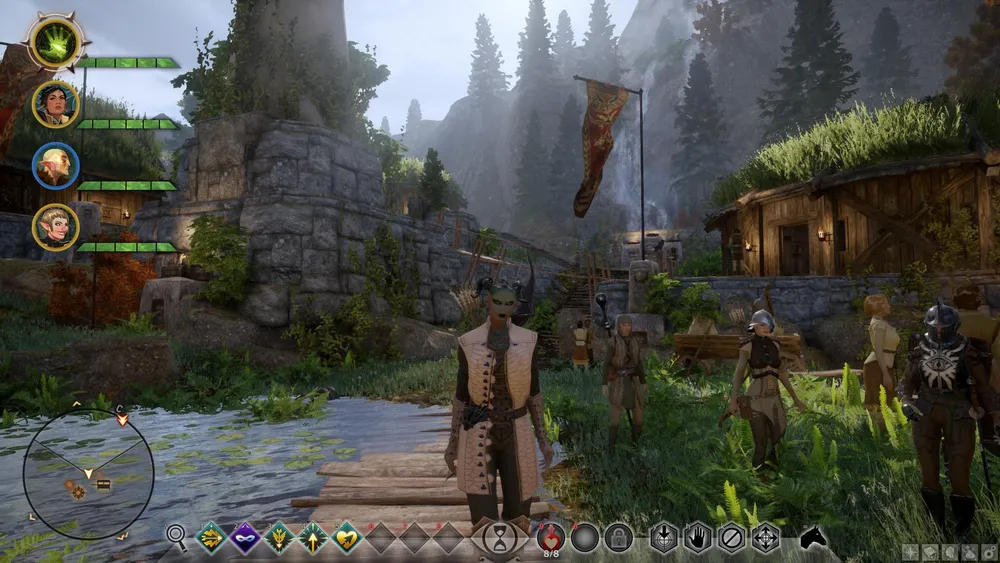1000x563 pixels.
Task: Summon the mount with the horse icon
Action: [x=813, y=537]
